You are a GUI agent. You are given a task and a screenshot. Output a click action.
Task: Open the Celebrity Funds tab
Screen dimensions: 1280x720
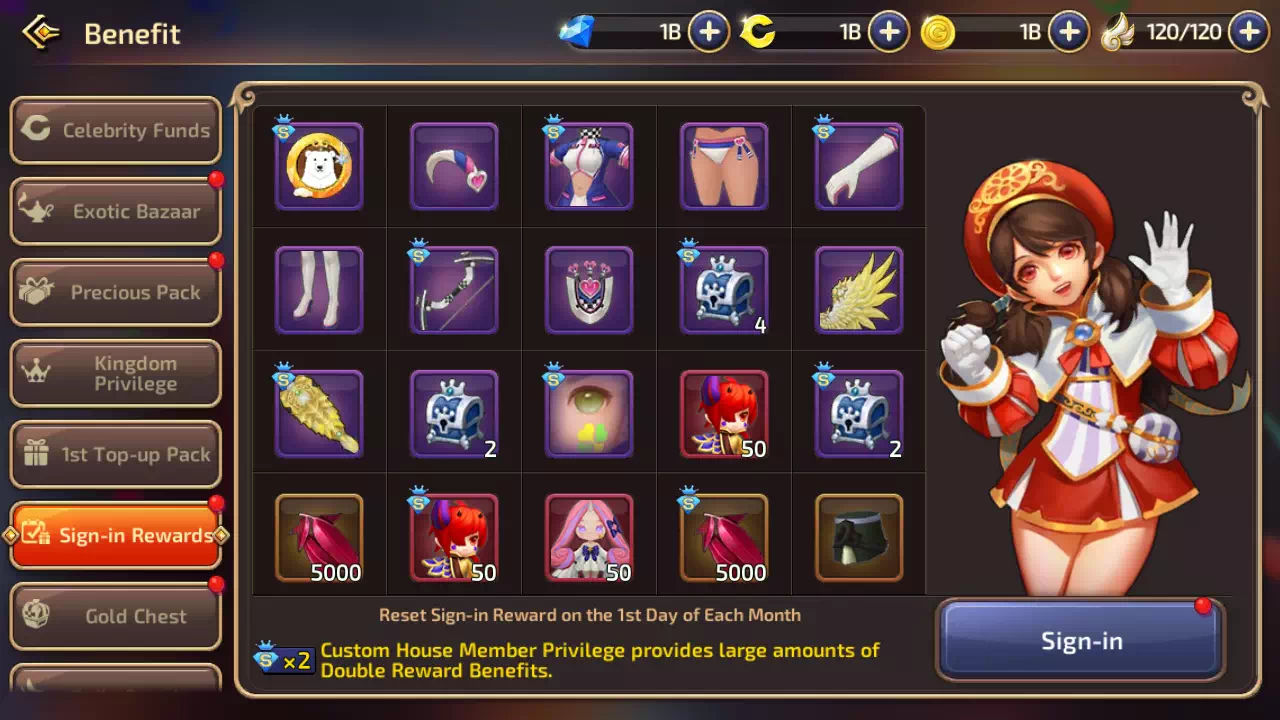(116, 130)
